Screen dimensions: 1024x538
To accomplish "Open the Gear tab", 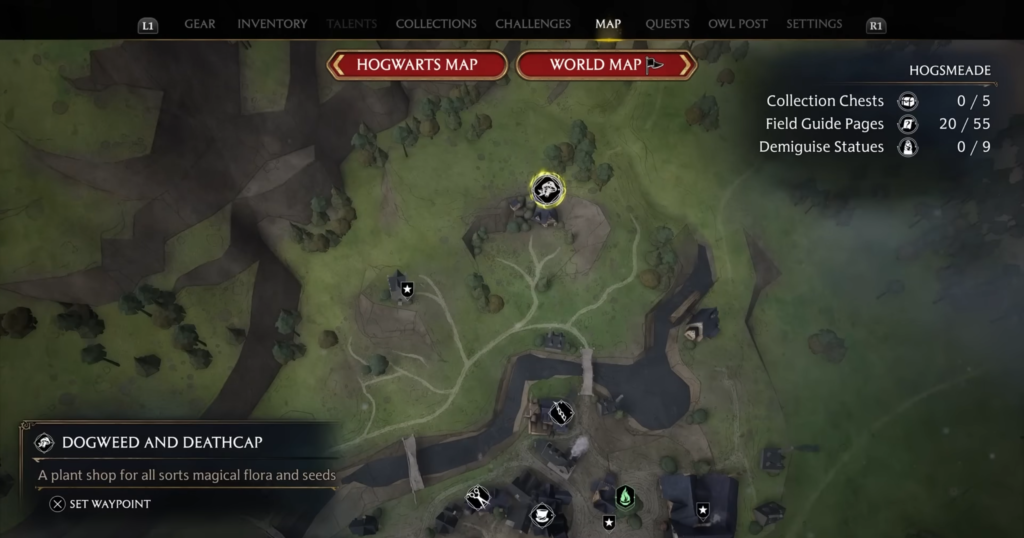I will pos(200,24).
